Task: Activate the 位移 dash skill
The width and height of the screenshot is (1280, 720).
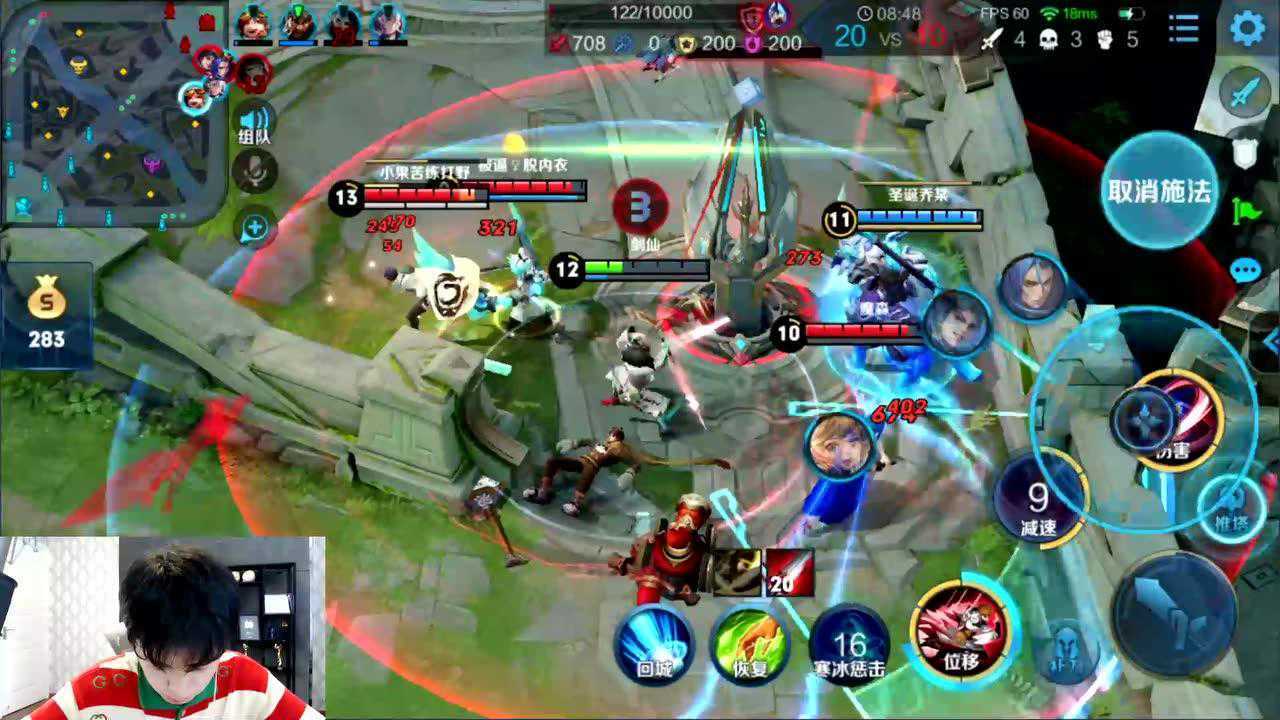Action: pyautogui.click(x=962, y=628)
